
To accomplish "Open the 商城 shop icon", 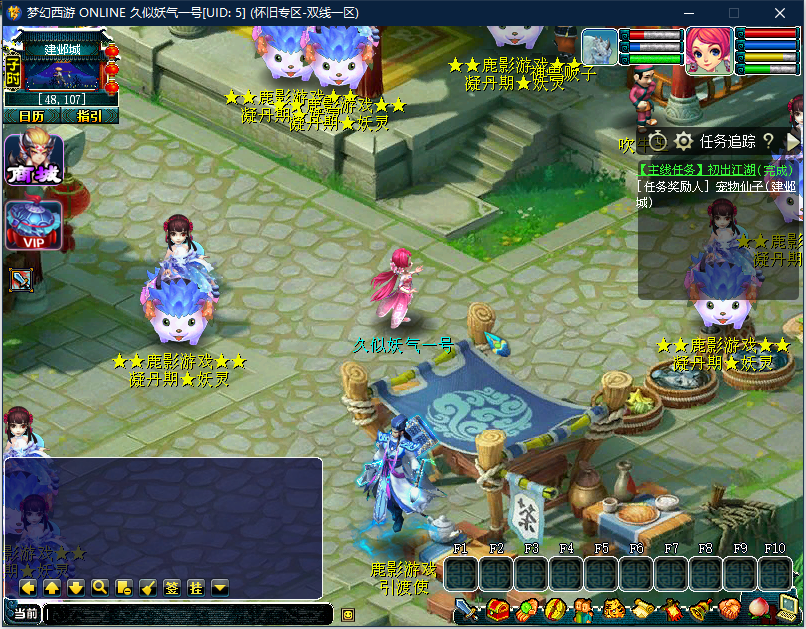I will 34,160.
